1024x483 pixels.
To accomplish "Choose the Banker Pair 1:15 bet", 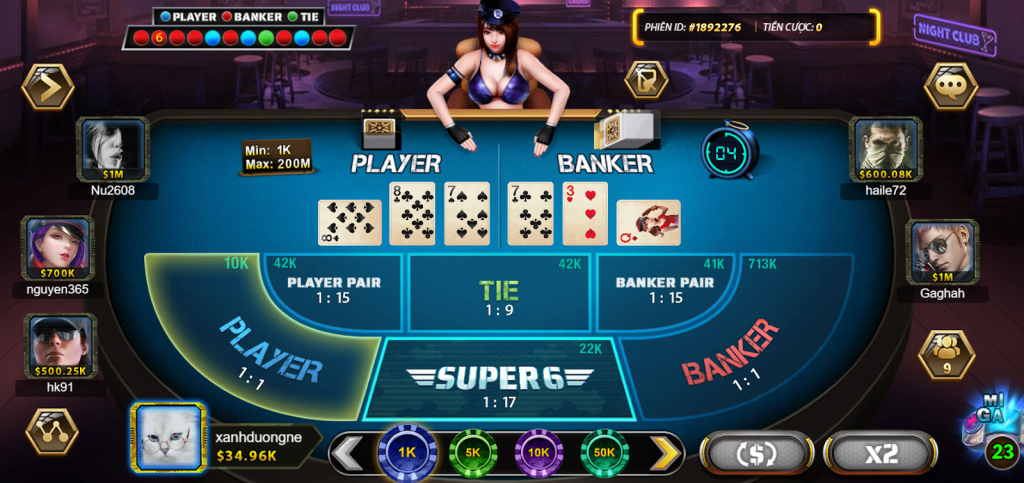I will (664, 290).
